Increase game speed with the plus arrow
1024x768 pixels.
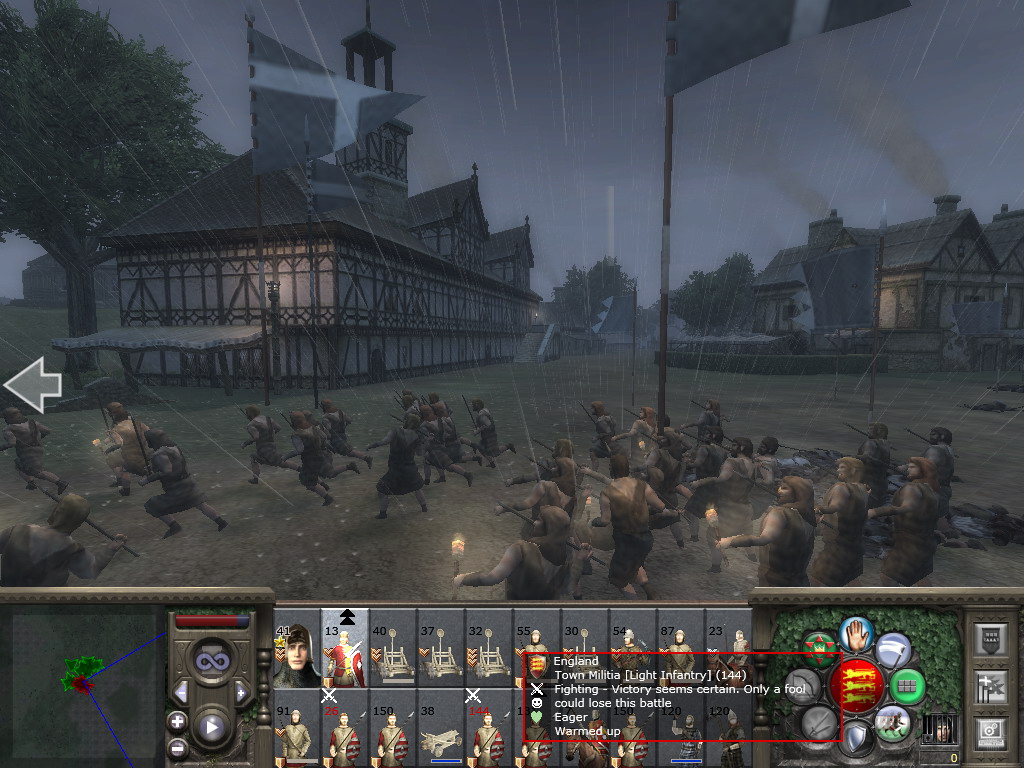click(x=240, y=692)
